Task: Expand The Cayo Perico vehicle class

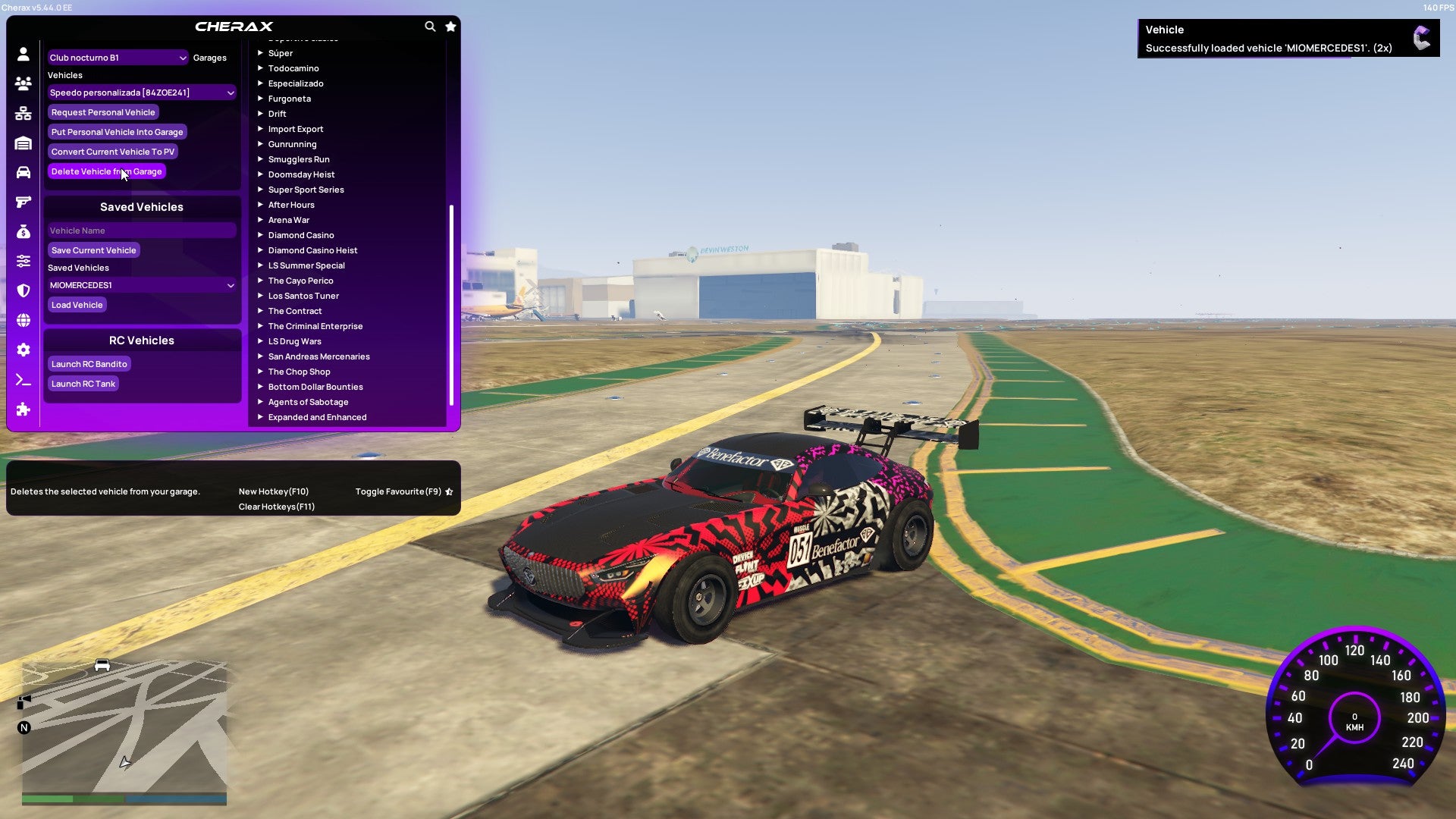Action: [x=300, y=280]
